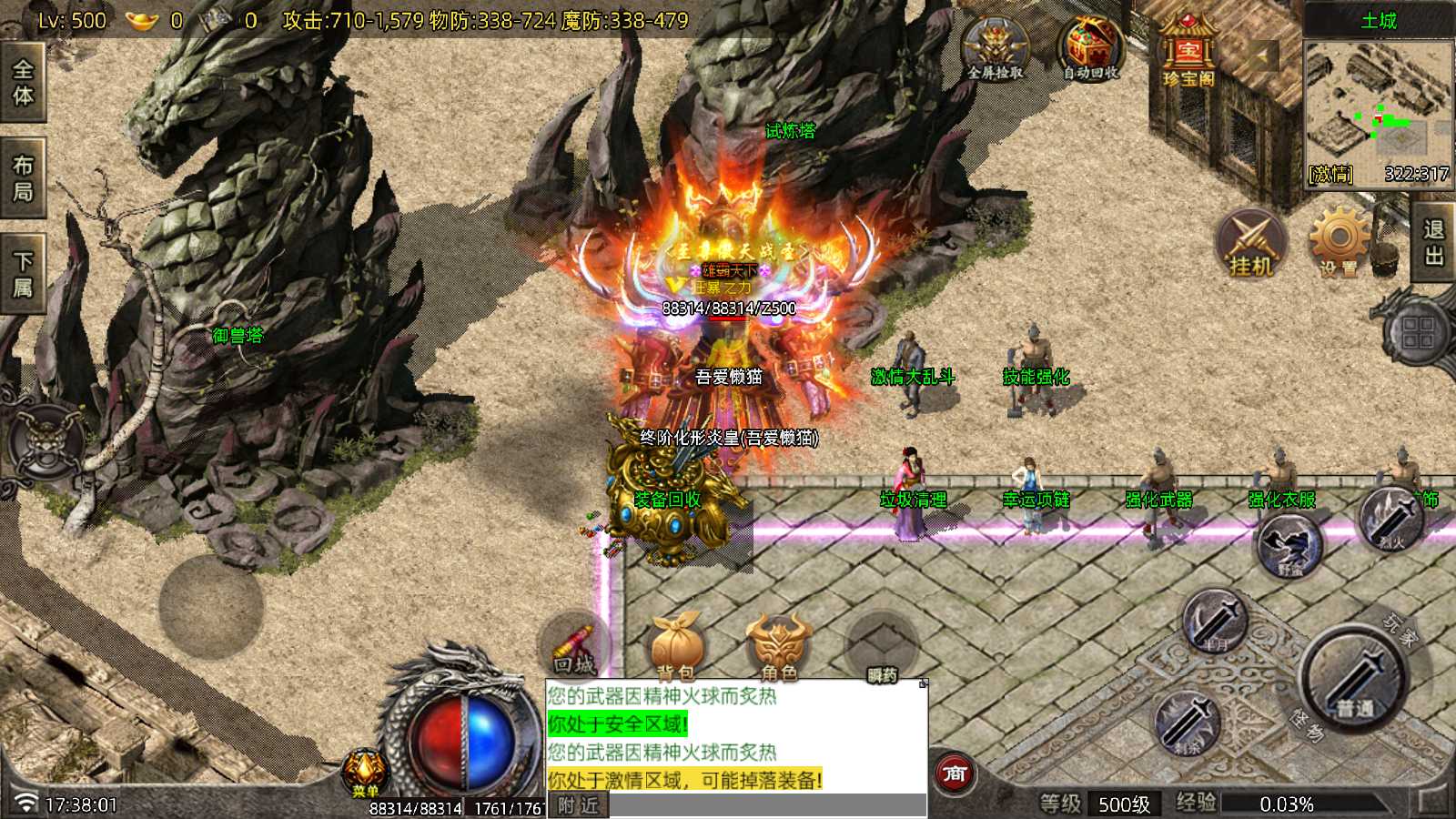Open the 菜单 menu emblem
The height and width of the screenshot is (819, 1456).
pos(365,774)
